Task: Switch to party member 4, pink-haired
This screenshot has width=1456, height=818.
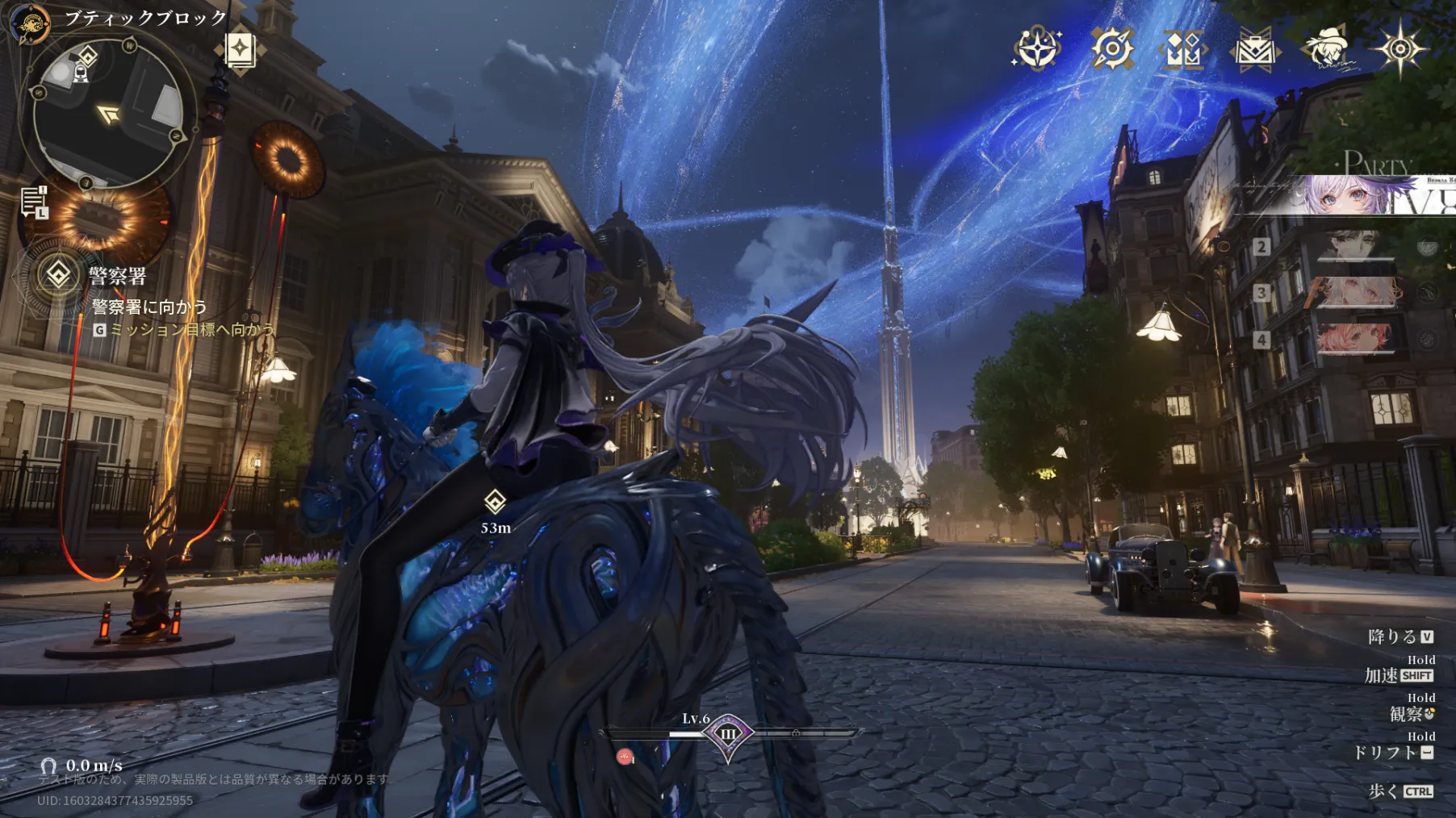Action: coord(1355,339)
